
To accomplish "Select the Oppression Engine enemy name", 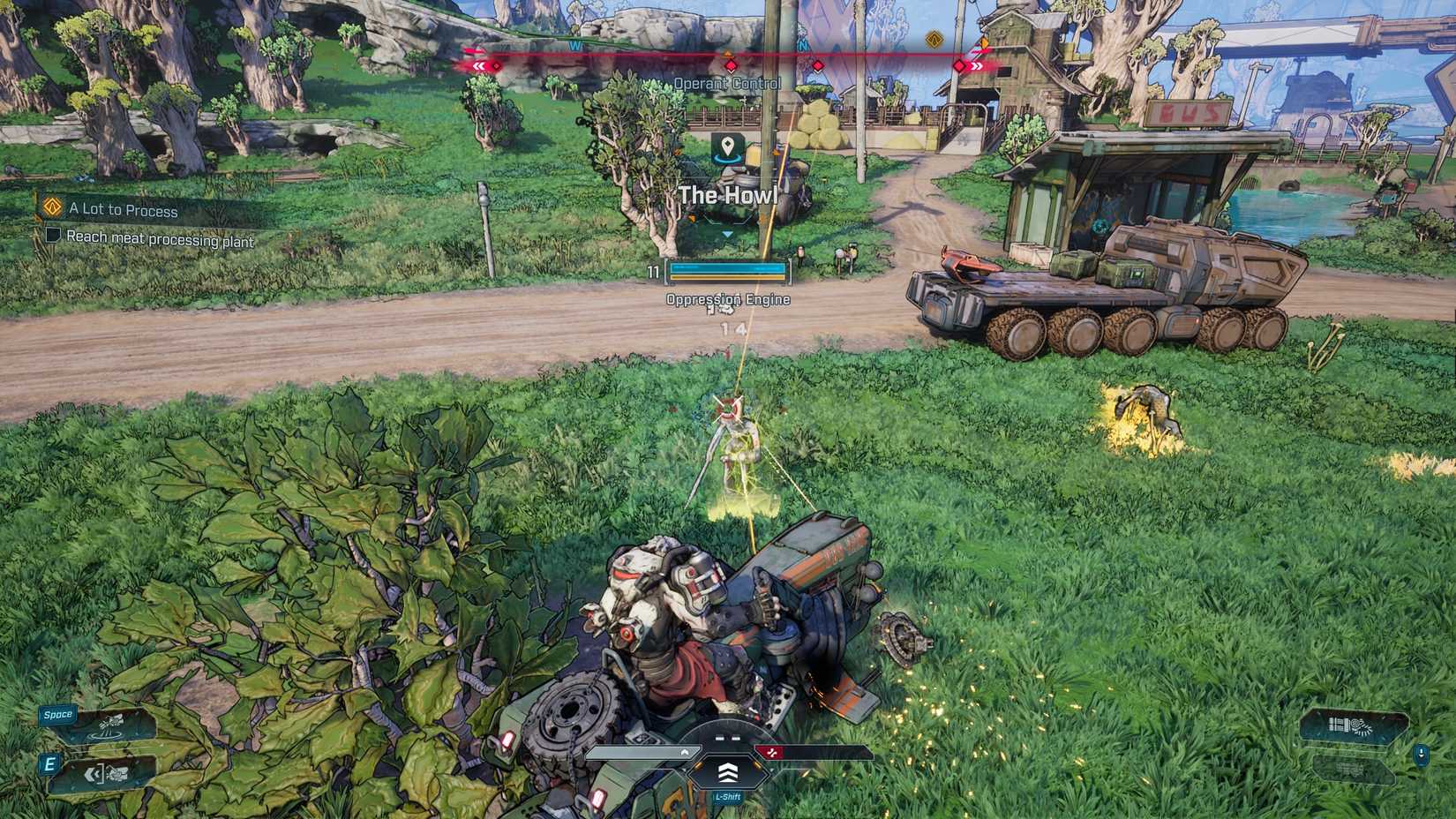I will 729,299.
